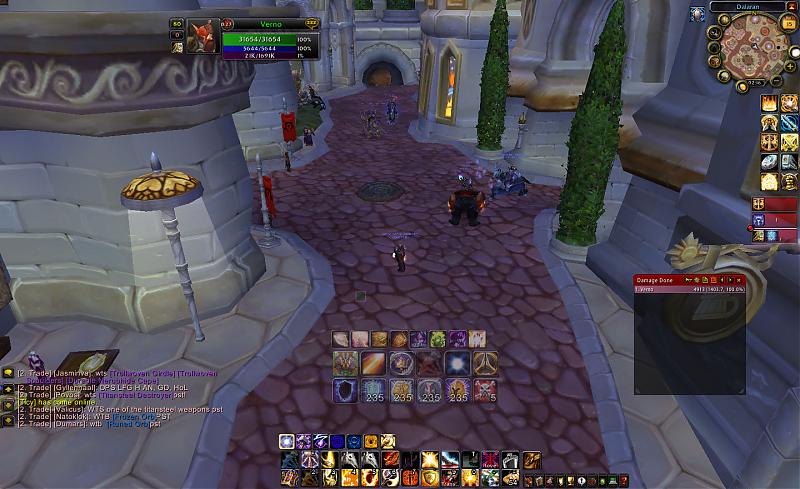Viewport: 800px width, 489px height.
Task: Use the glowing white orb ability
Action: point(457,364)
